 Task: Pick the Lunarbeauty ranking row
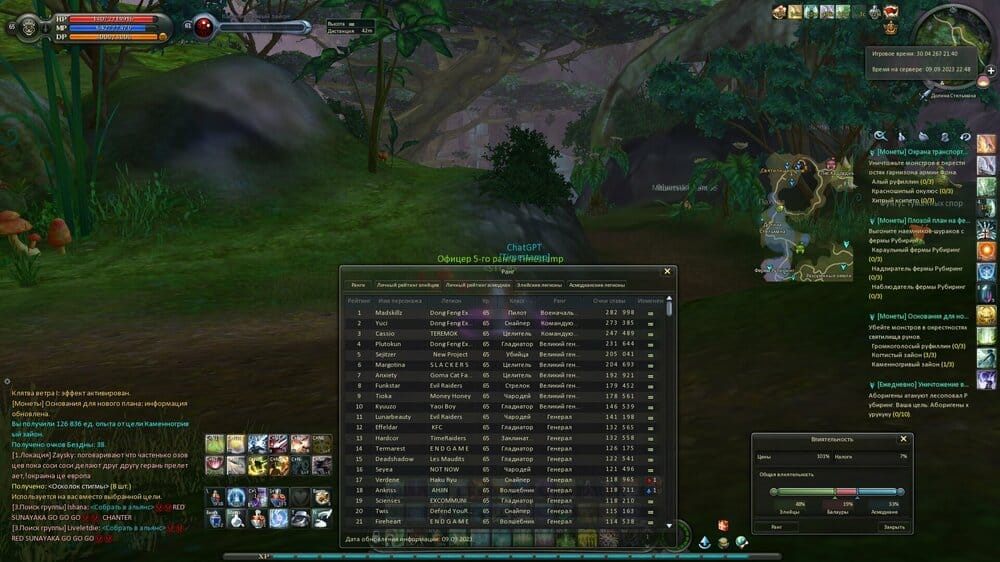500,416
